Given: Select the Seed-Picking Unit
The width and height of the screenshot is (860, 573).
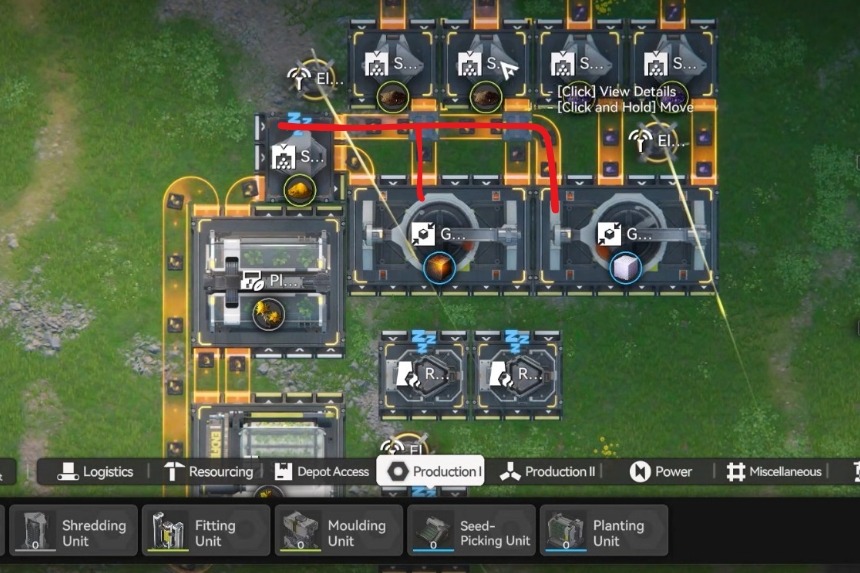Looking at the screenshot, I should point(472,532).
